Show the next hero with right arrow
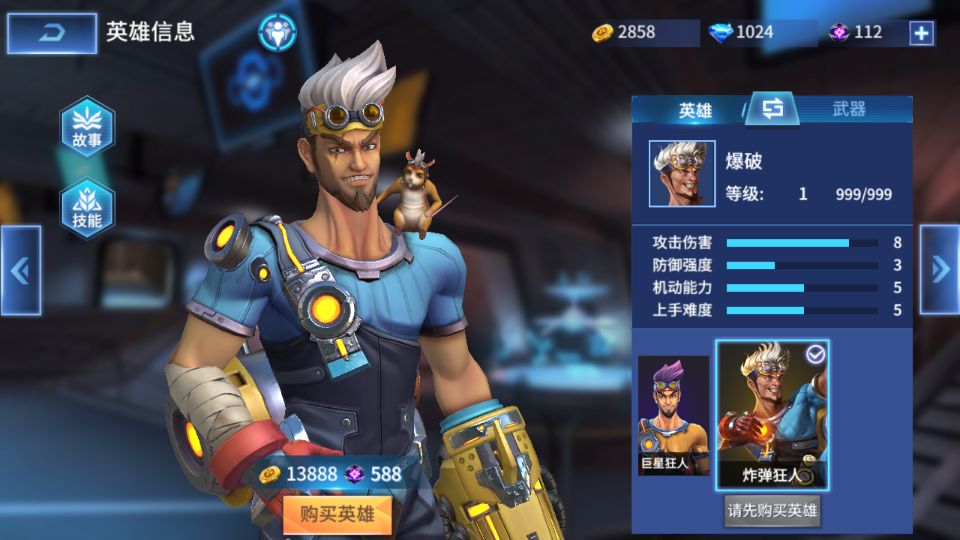This screenshot has height=540, width=960. click(x=939, y=269)
